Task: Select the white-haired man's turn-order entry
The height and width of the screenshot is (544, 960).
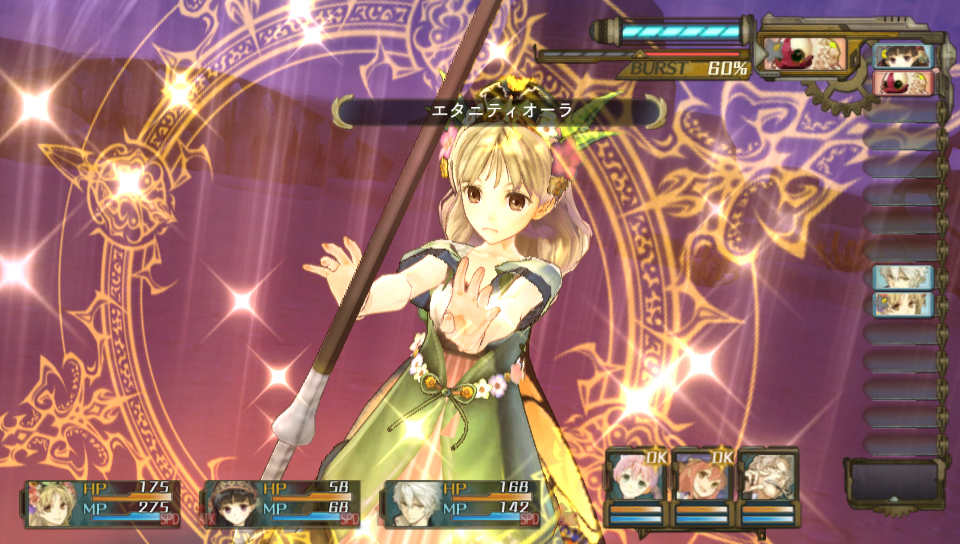Action: tap(903, 277)
